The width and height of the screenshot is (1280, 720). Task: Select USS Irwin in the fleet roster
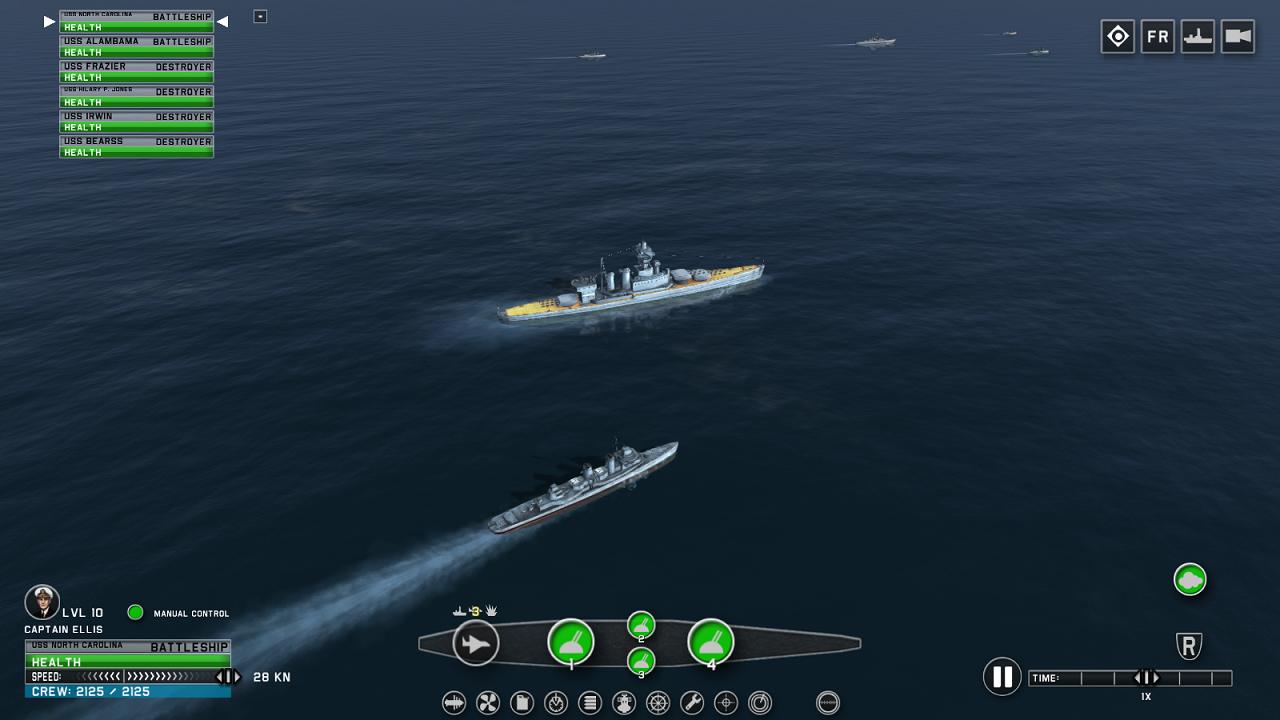[136, 116]
